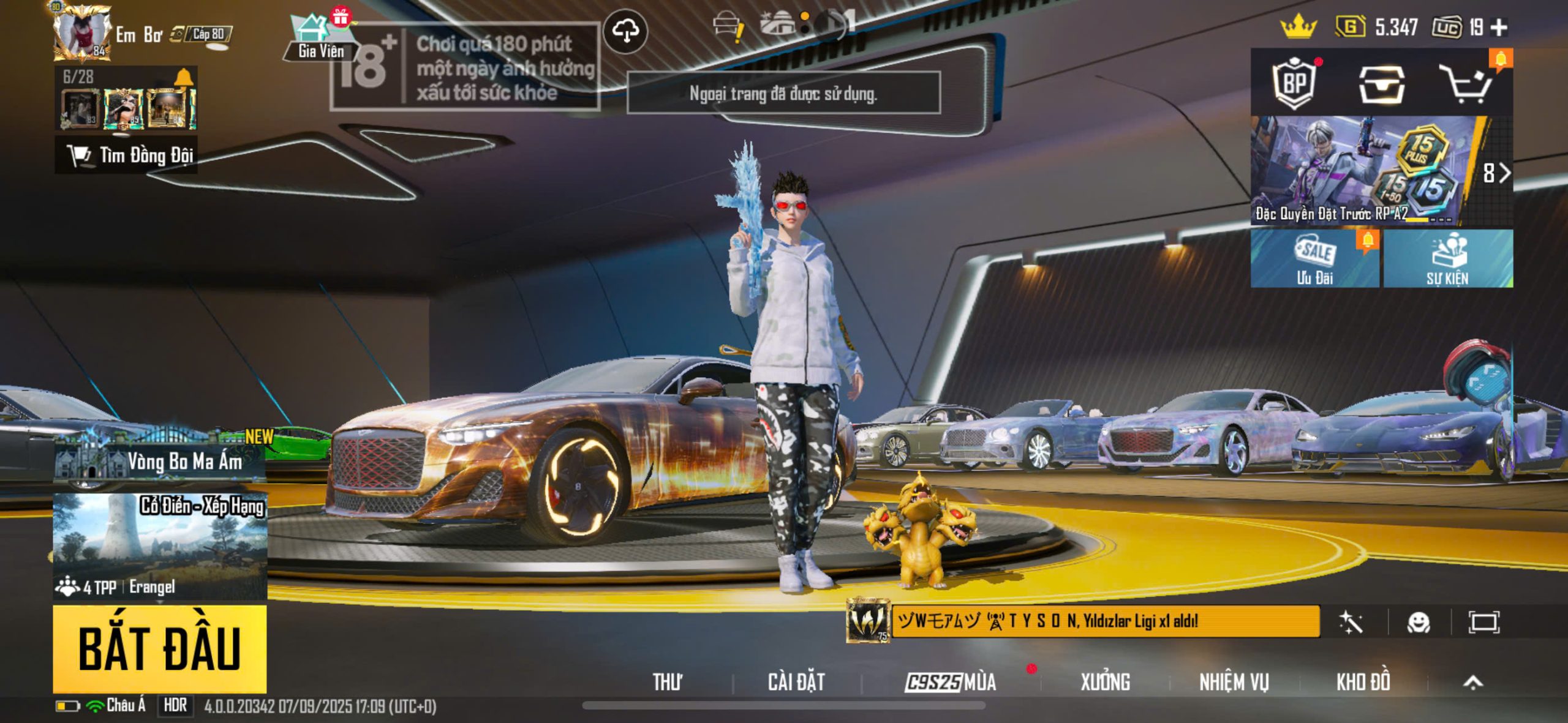
Task: Open KHO ĐỒ inventory
Action: point(1363,681)
